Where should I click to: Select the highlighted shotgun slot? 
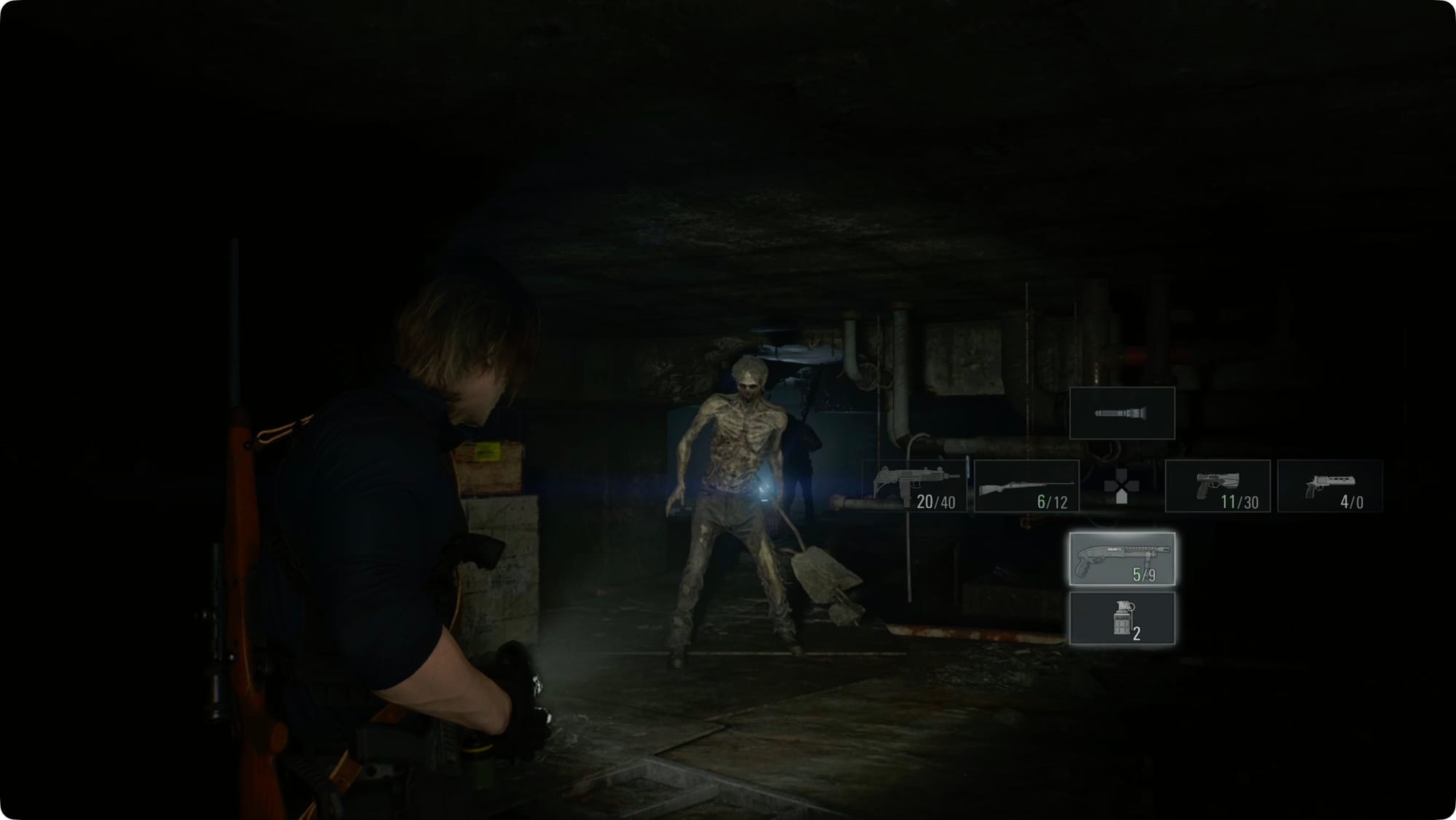click(x=1122, y=559)
